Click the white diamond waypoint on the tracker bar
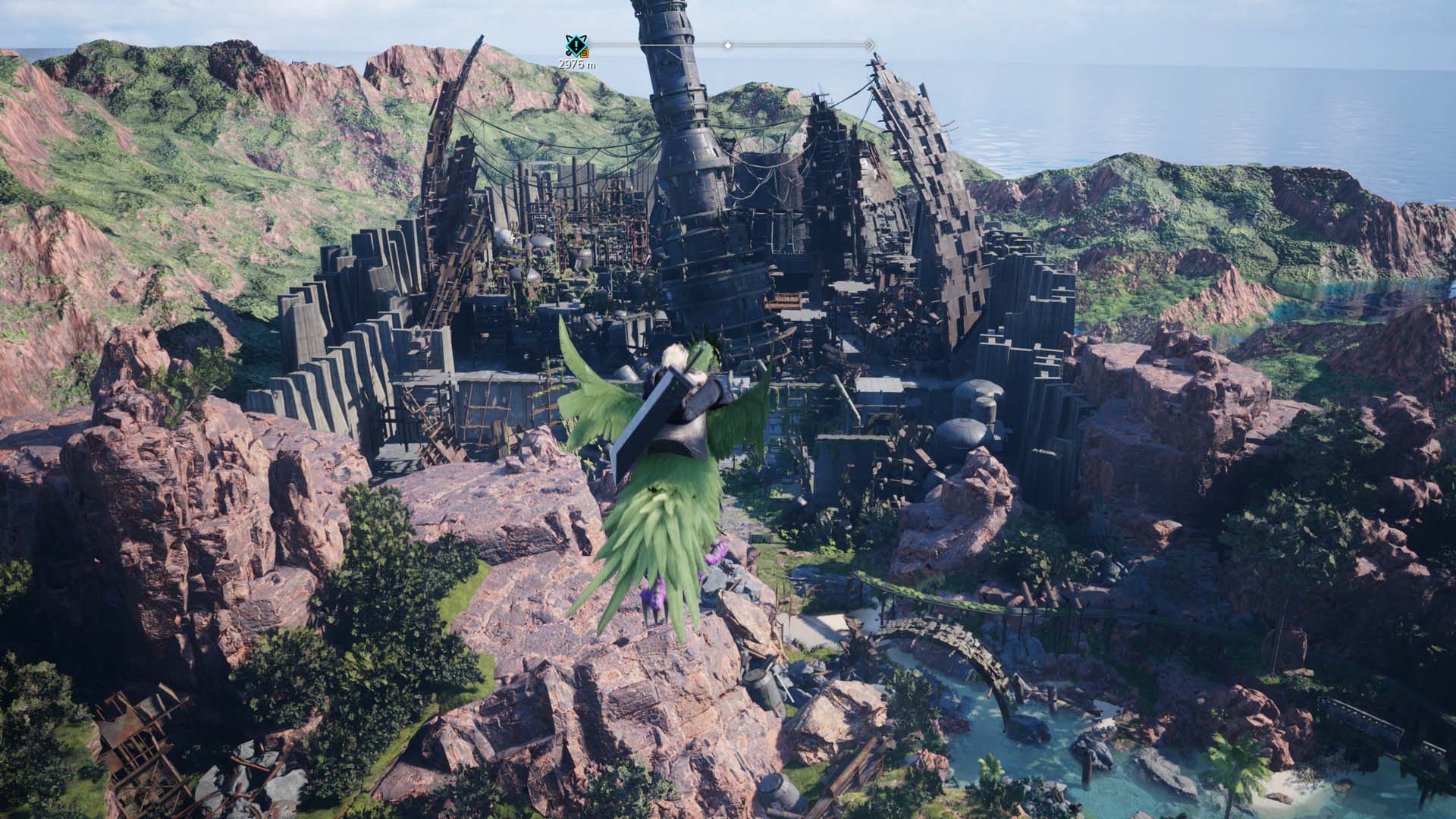The height and width of the screenshot is (819, 1456). point(728,45)
